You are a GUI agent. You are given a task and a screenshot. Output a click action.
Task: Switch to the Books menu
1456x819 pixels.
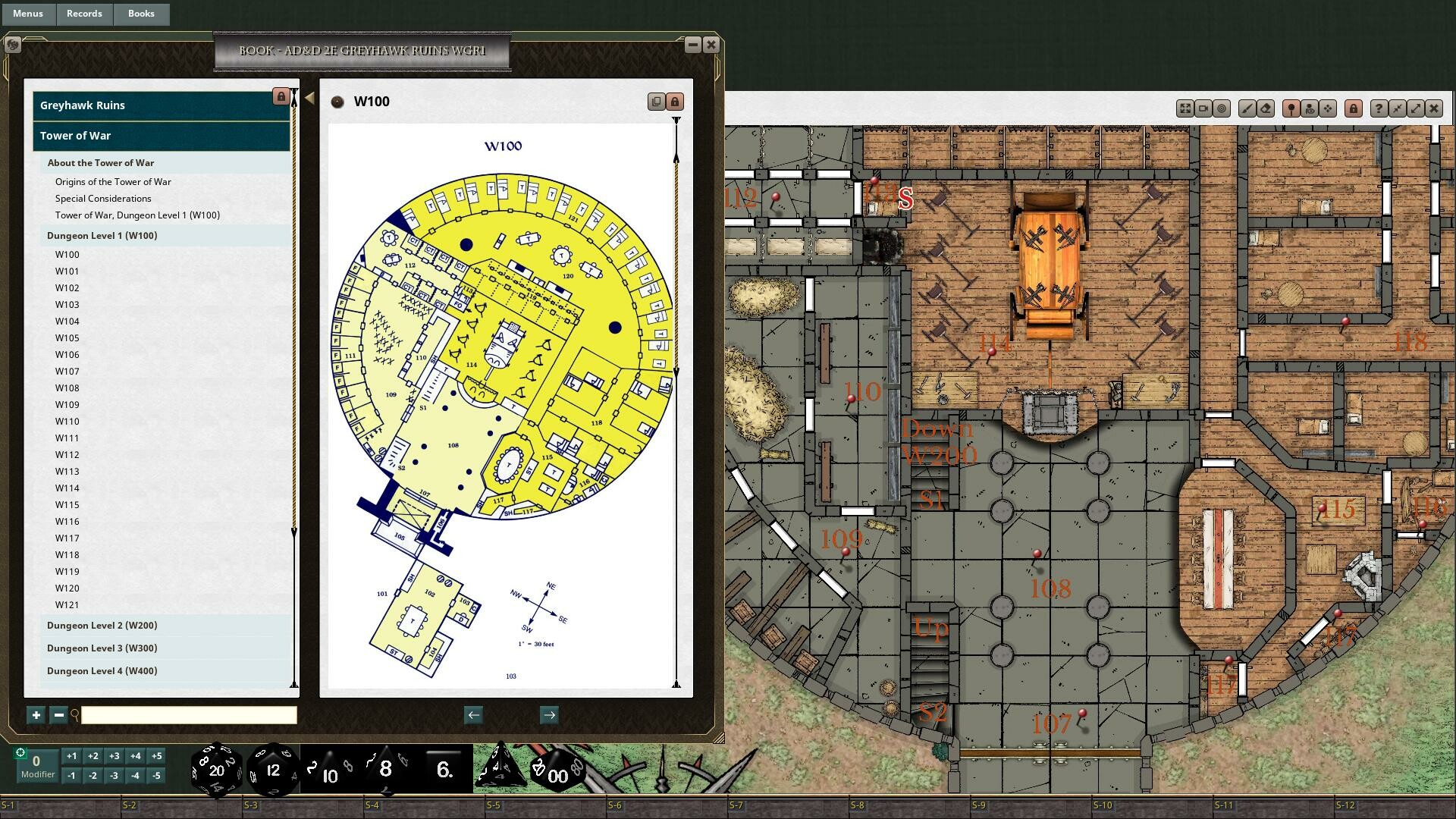click(x=141, y=13)
